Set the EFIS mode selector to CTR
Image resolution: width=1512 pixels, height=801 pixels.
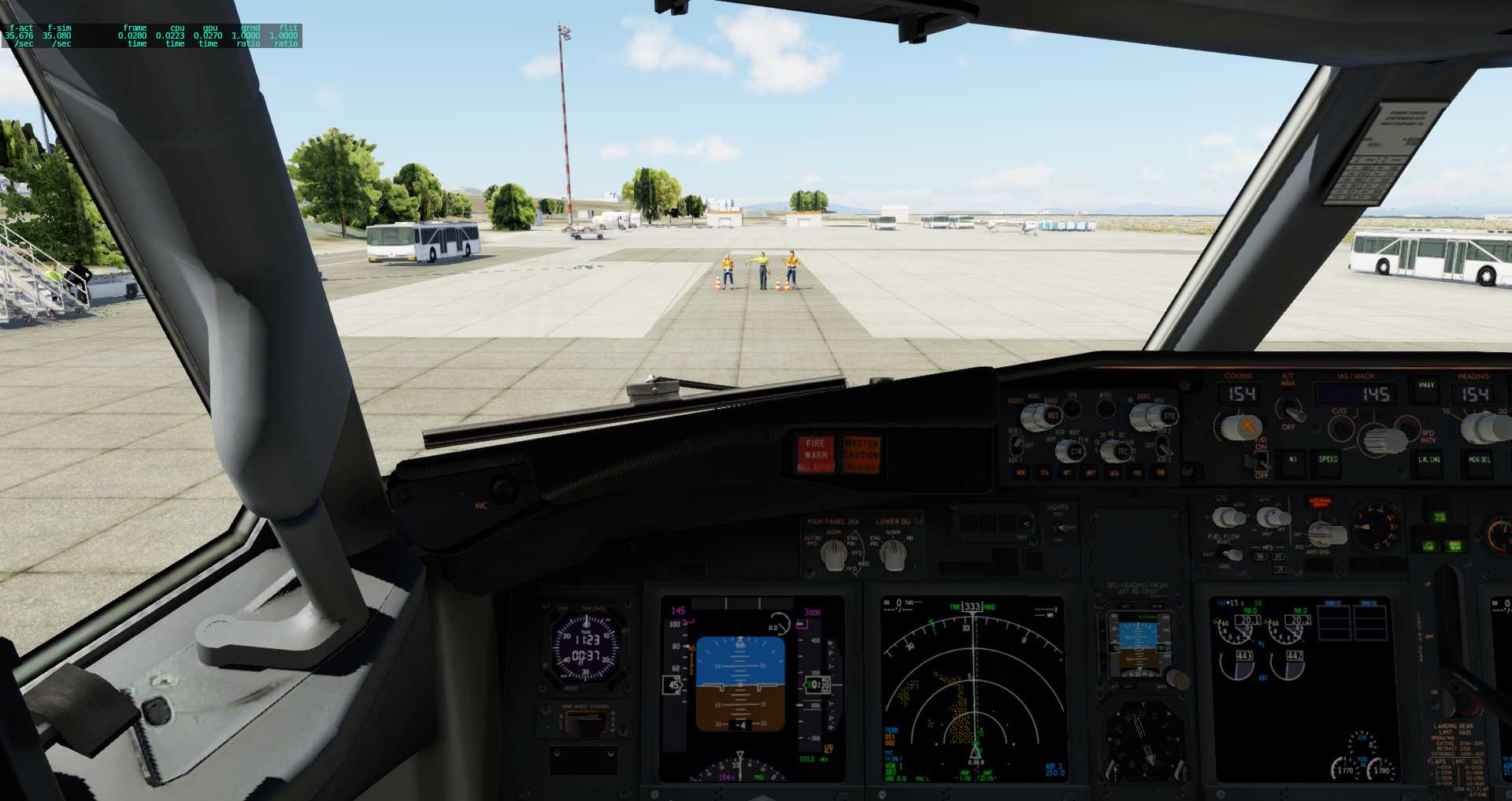(x=1071, y=451)
